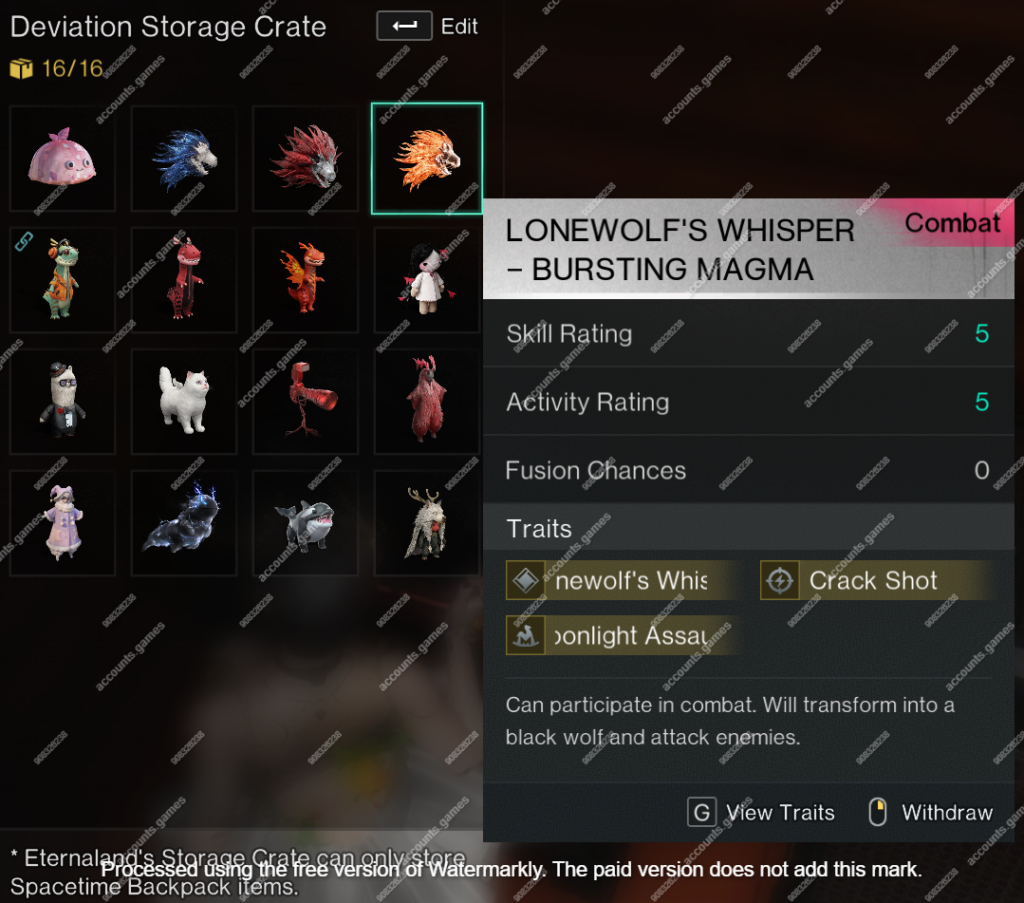Select the red boxing glove deviation
This screenshot has height=903, width=1024.
(x=305, y=402)
